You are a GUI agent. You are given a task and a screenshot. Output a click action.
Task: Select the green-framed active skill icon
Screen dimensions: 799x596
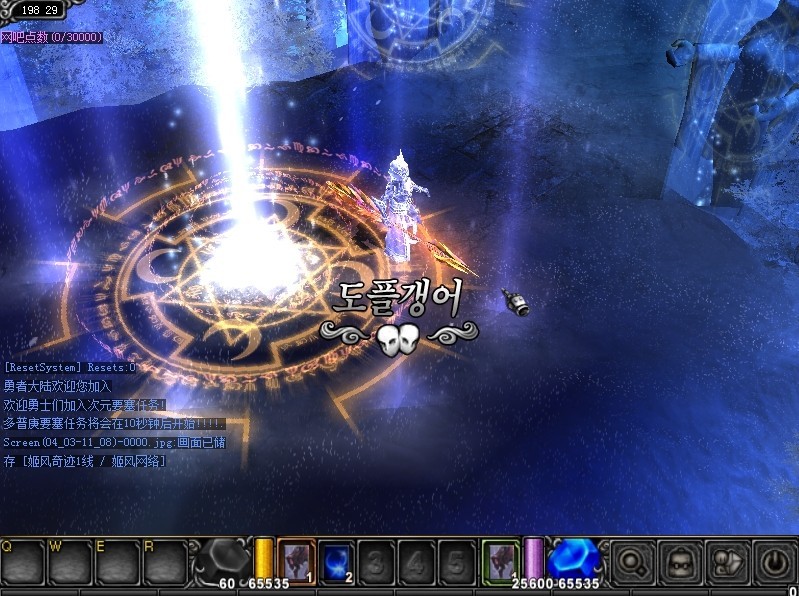pos(500,560)
